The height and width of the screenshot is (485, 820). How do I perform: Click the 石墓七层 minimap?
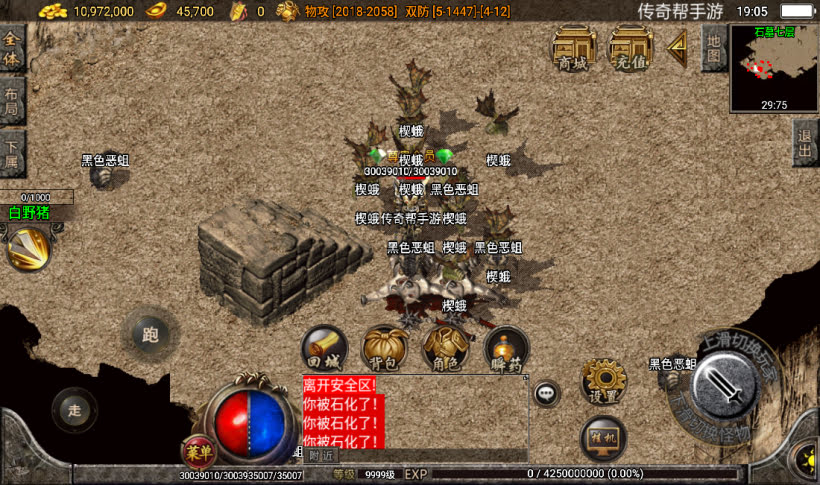pyautogui.click(x=774, y=67)
